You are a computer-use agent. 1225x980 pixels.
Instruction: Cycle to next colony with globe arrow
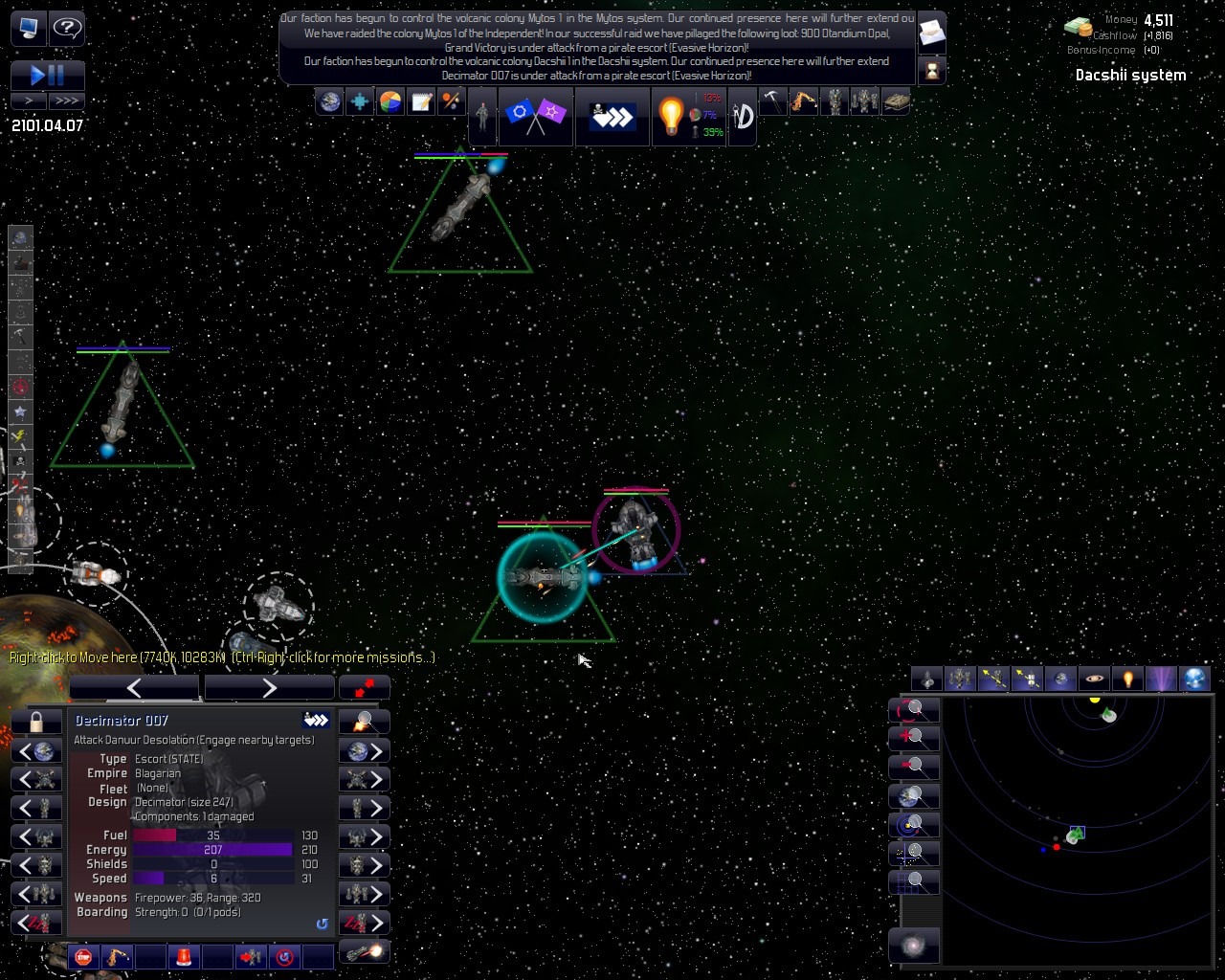365,750
